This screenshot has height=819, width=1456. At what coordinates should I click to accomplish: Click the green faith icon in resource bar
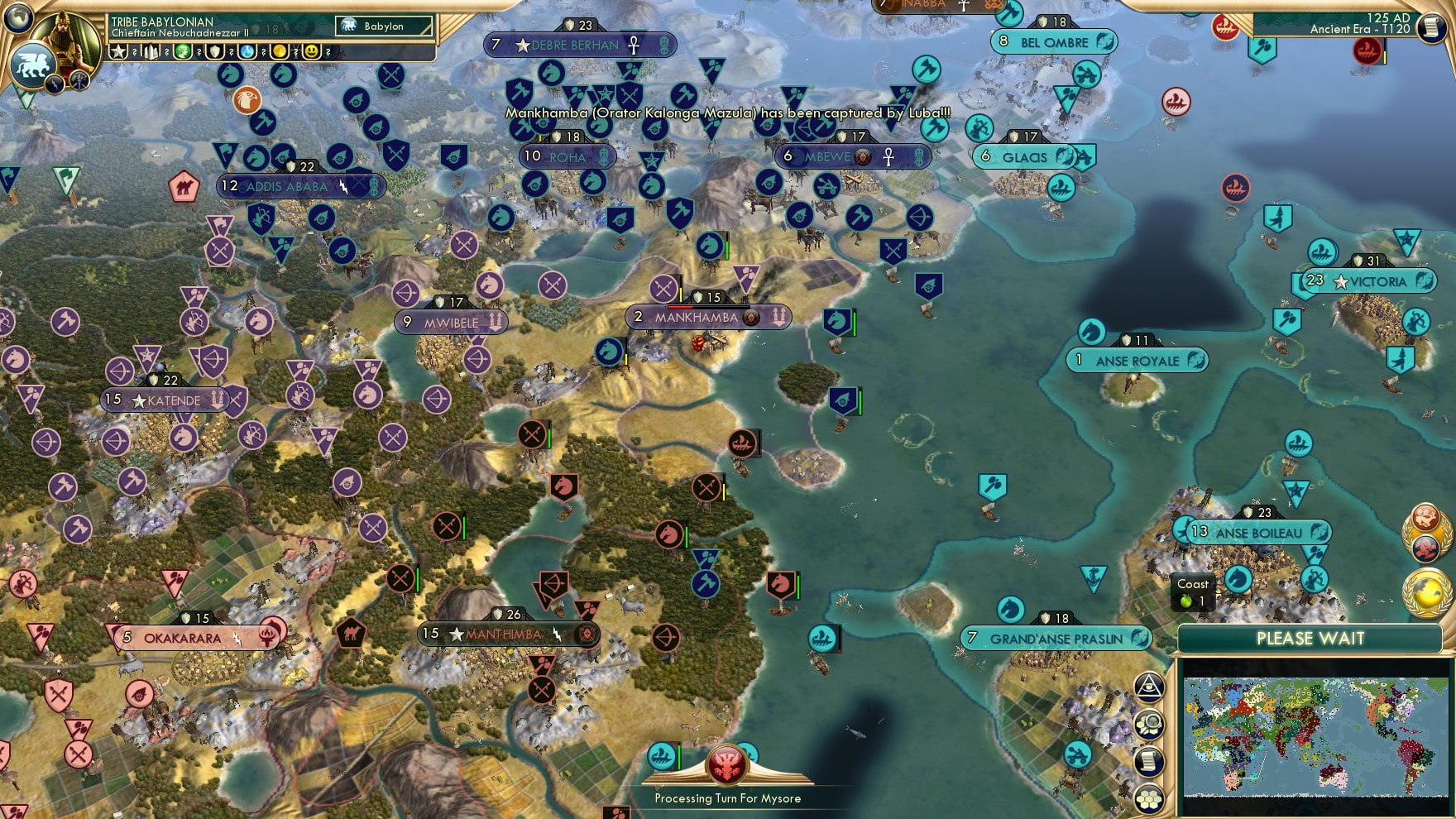(184, 51)
